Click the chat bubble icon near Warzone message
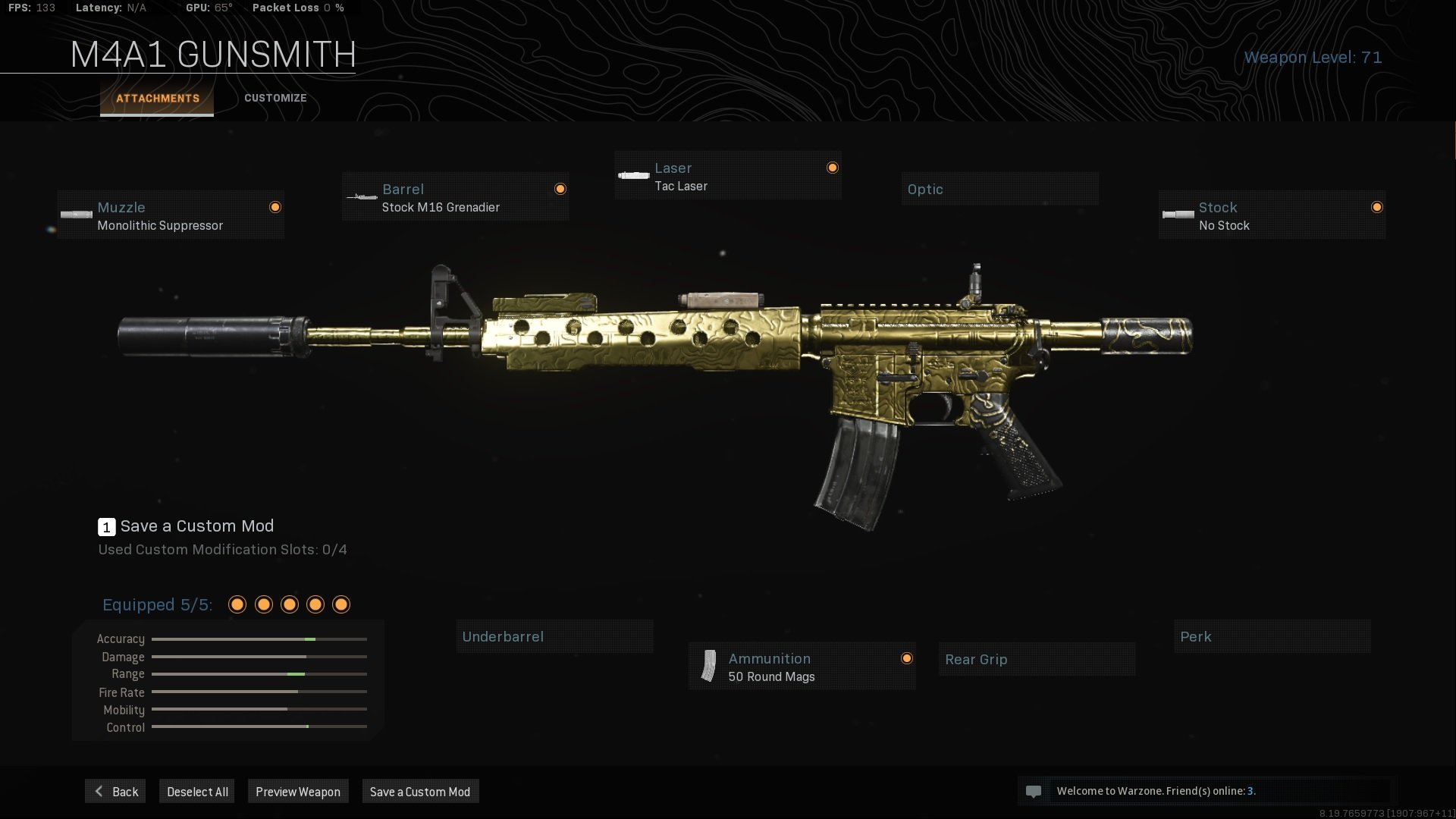The image size is (1456, 819). pyautogui.click(x=1035, y=791)
